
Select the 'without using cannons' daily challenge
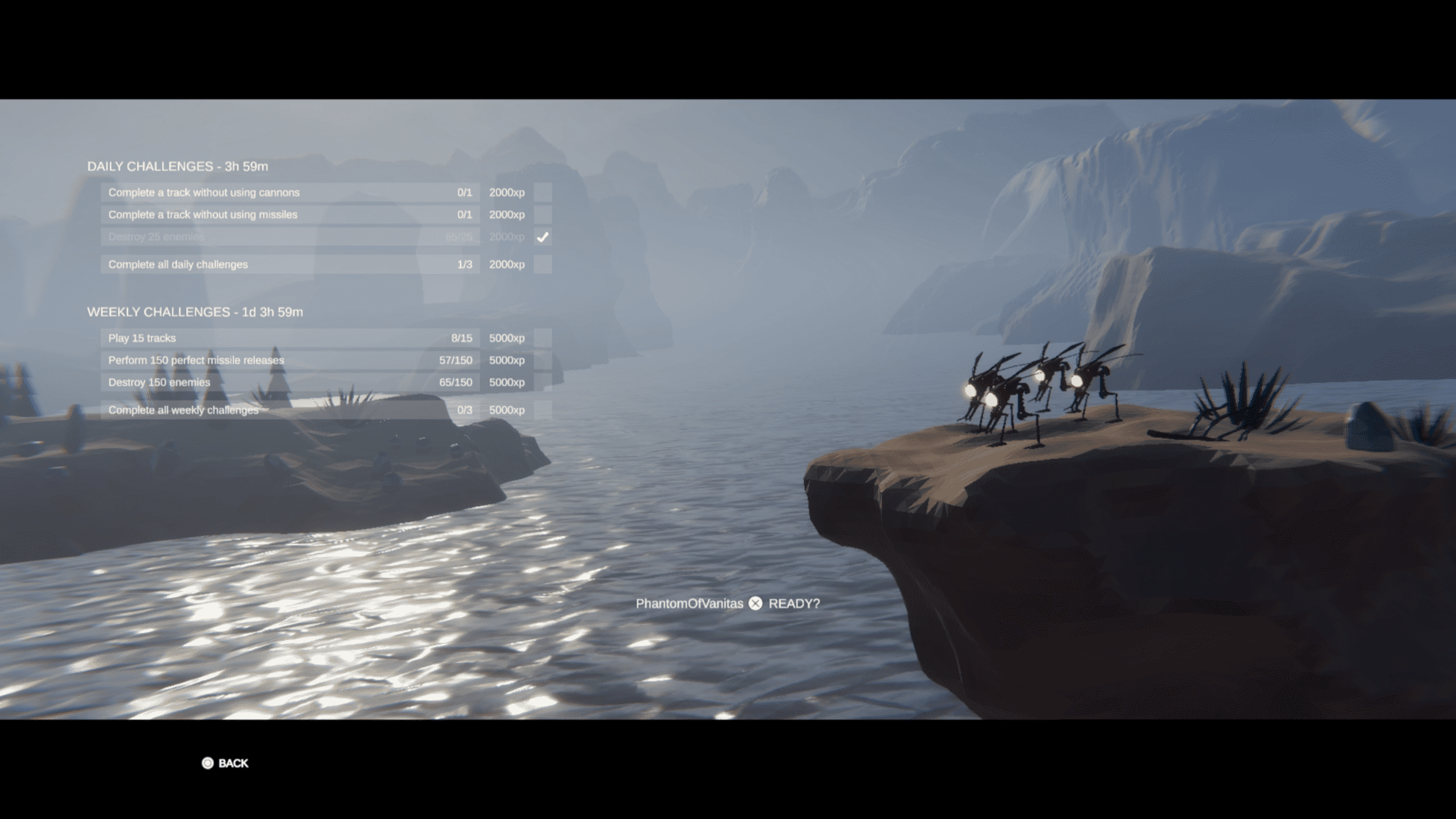click(x=290, y=192)
